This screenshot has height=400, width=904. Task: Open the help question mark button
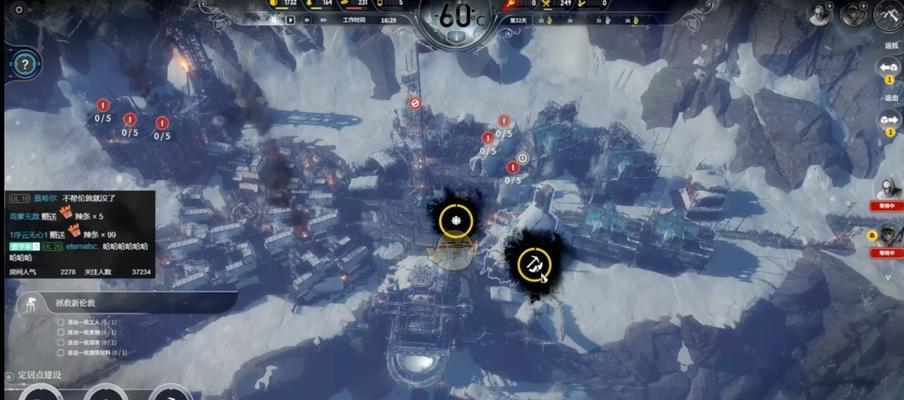point(23,65)
